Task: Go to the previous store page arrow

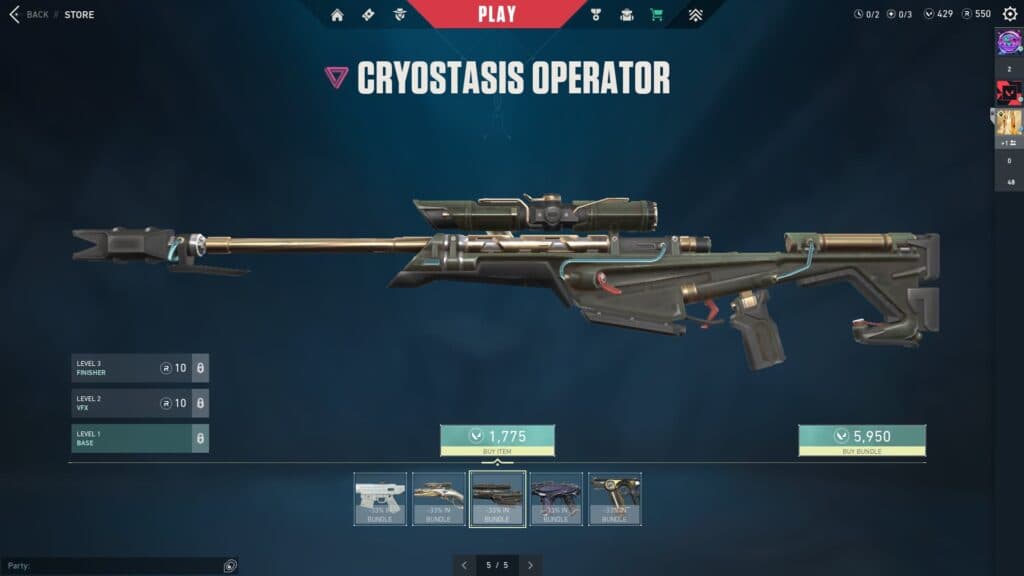Action: point(464,565)
